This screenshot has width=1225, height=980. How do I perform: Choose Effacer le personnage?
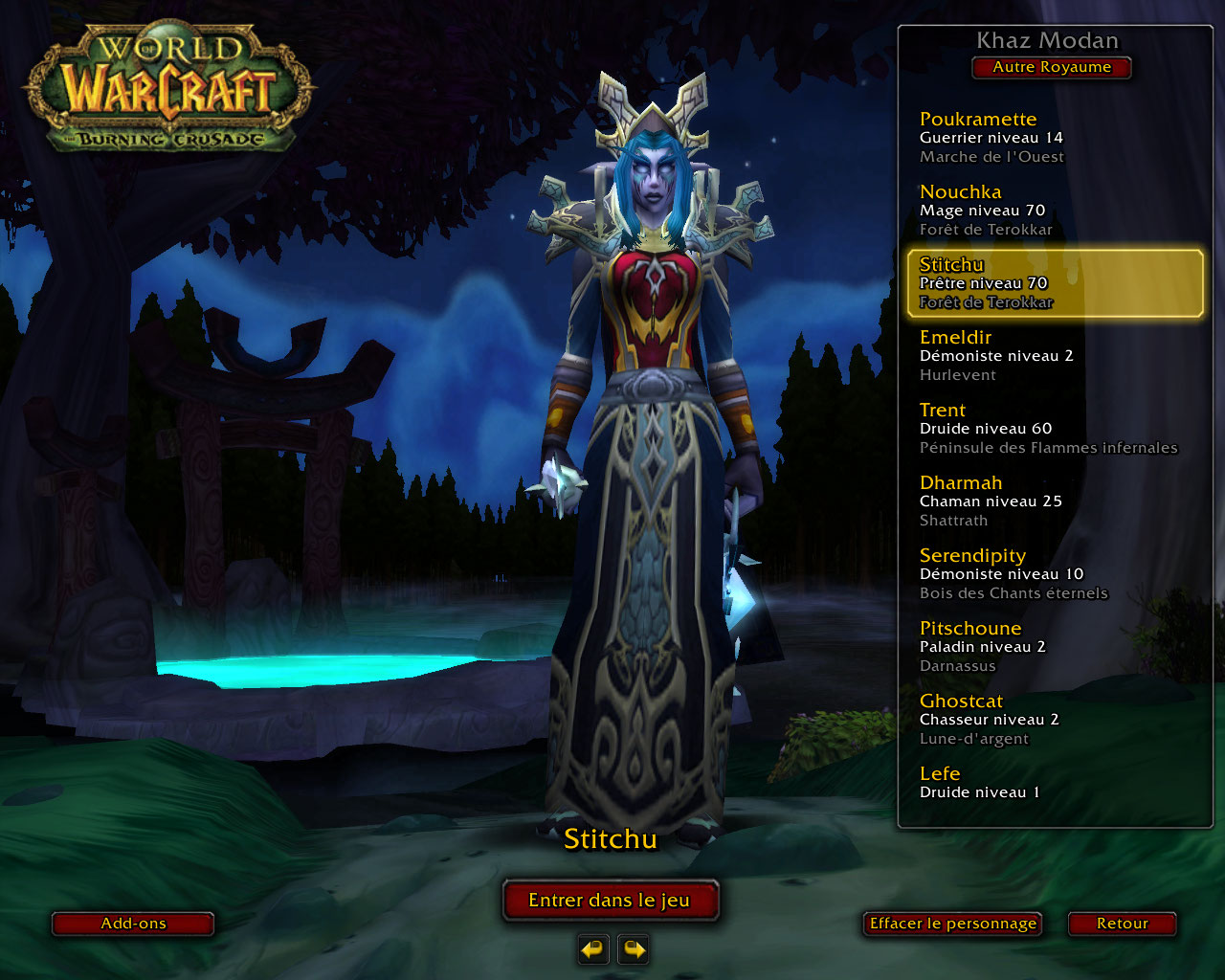click(x=952, y=924)
